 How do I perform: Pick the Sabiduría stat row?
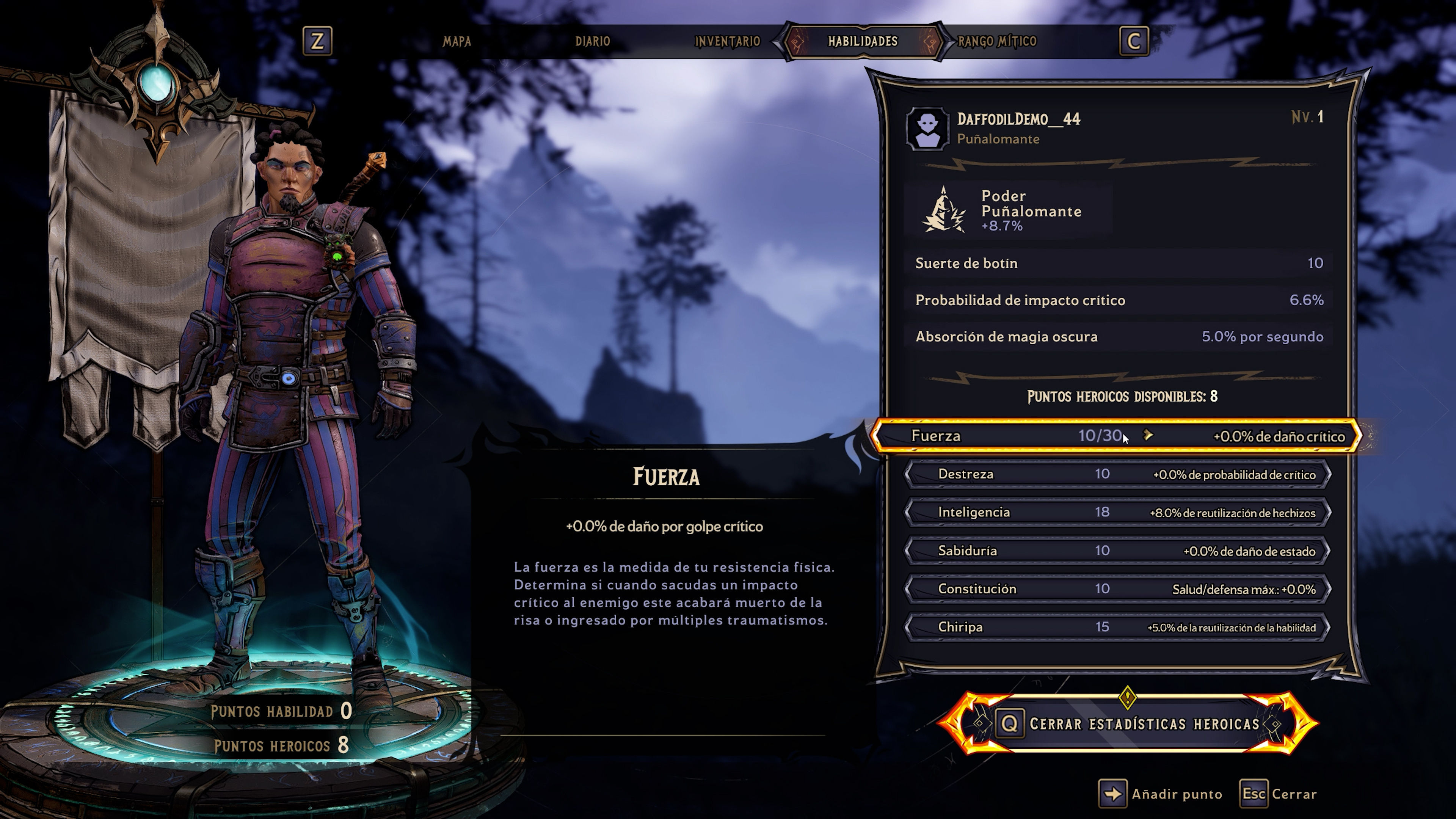click(x=1117, y=551)
